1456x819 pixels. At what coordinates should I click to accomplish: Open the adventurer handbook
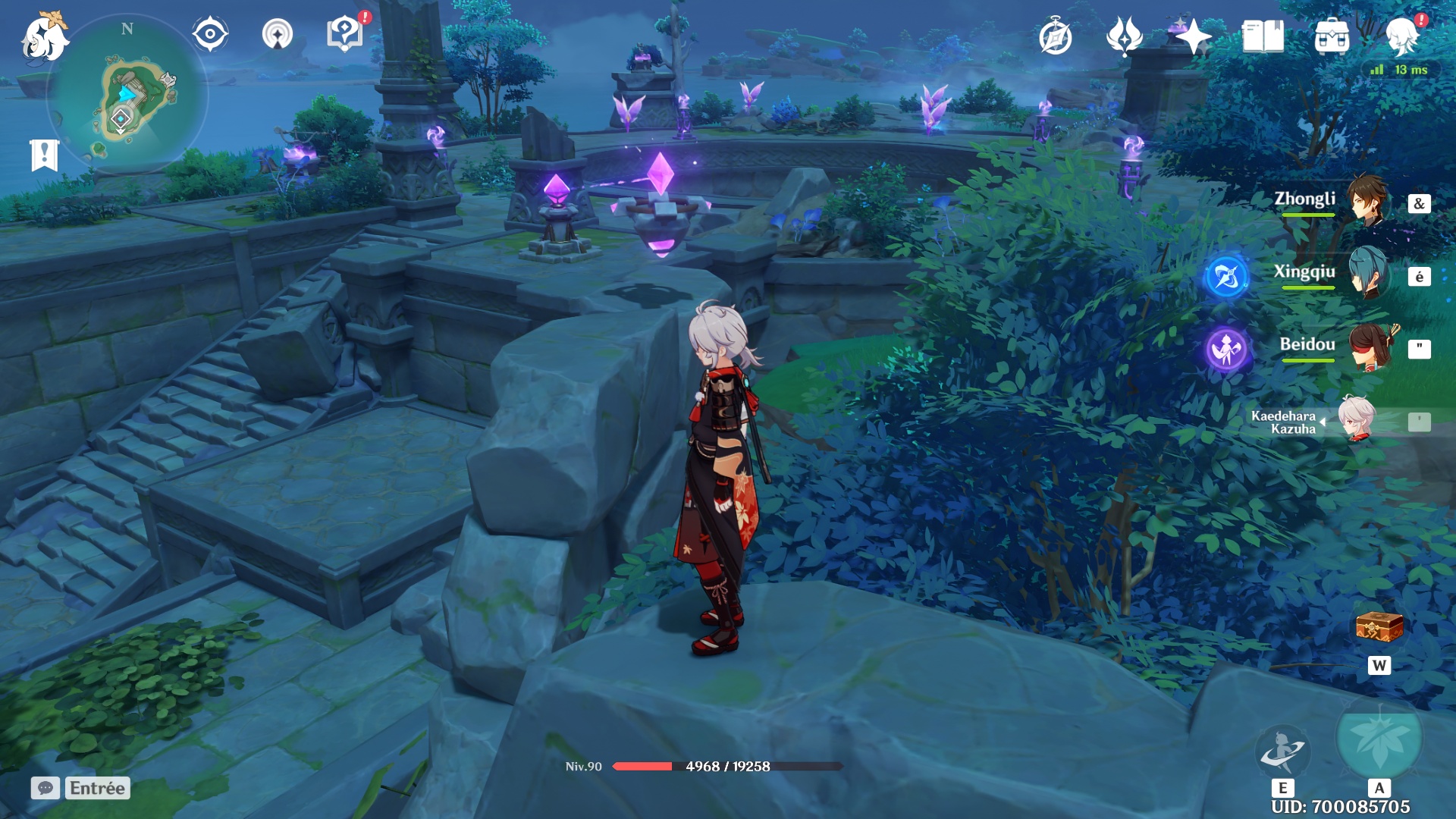click(1263, 36)
